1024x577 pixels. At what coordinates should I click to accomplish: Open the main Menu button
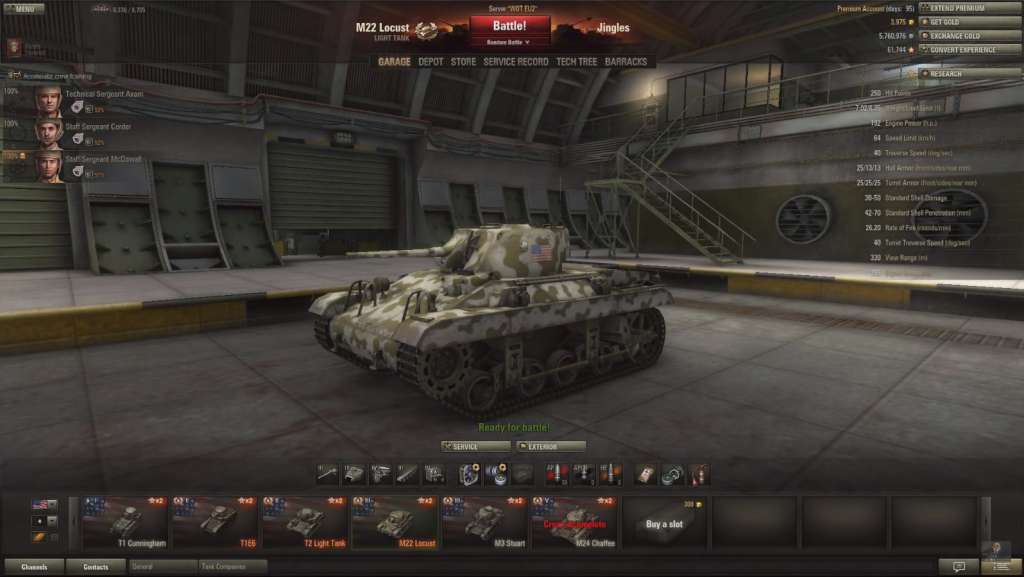click(x=24, y=8)
